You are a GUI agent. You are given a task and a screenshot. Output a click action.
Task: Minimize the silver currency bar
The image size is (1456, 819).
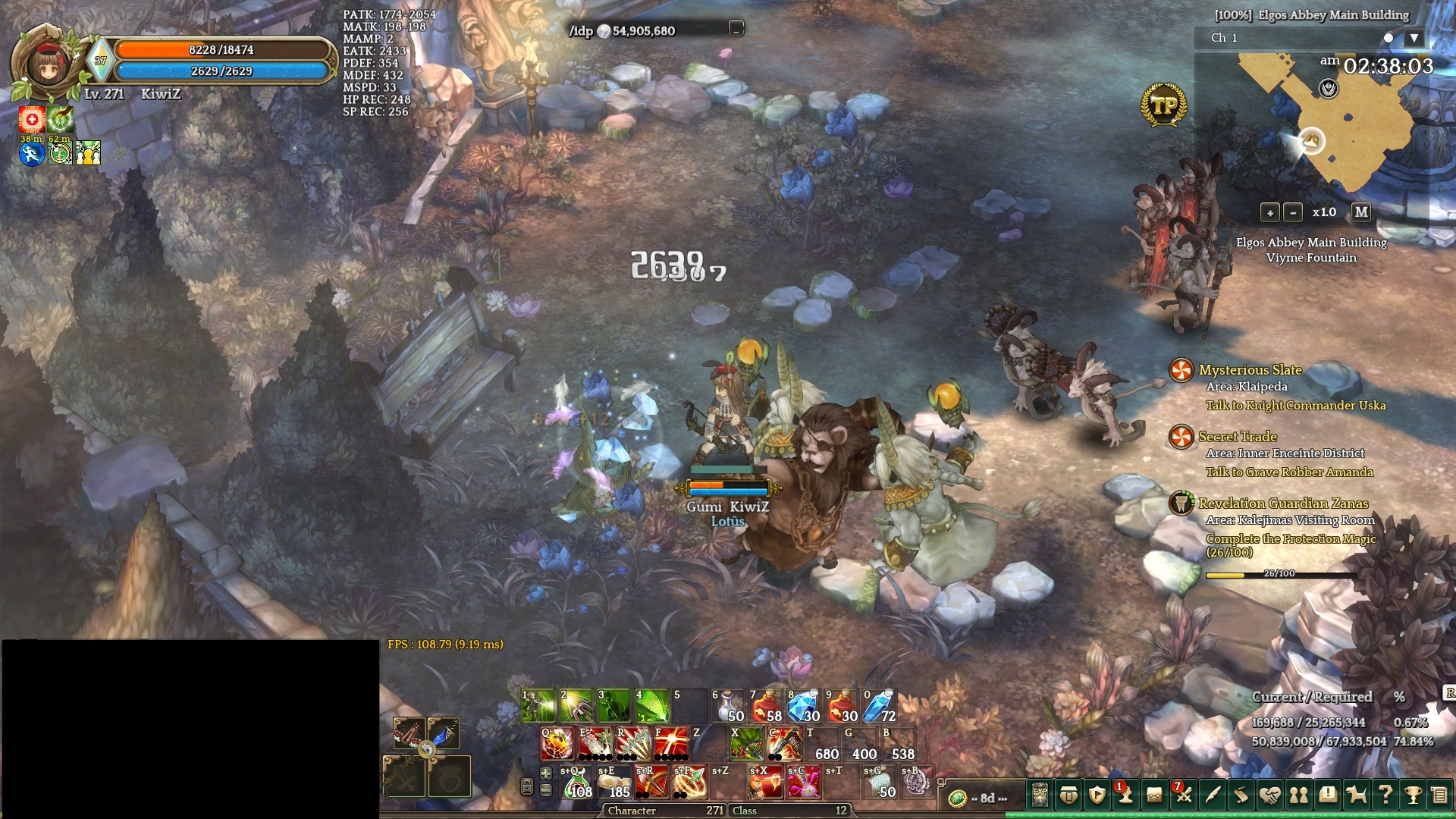click(736, 30)
